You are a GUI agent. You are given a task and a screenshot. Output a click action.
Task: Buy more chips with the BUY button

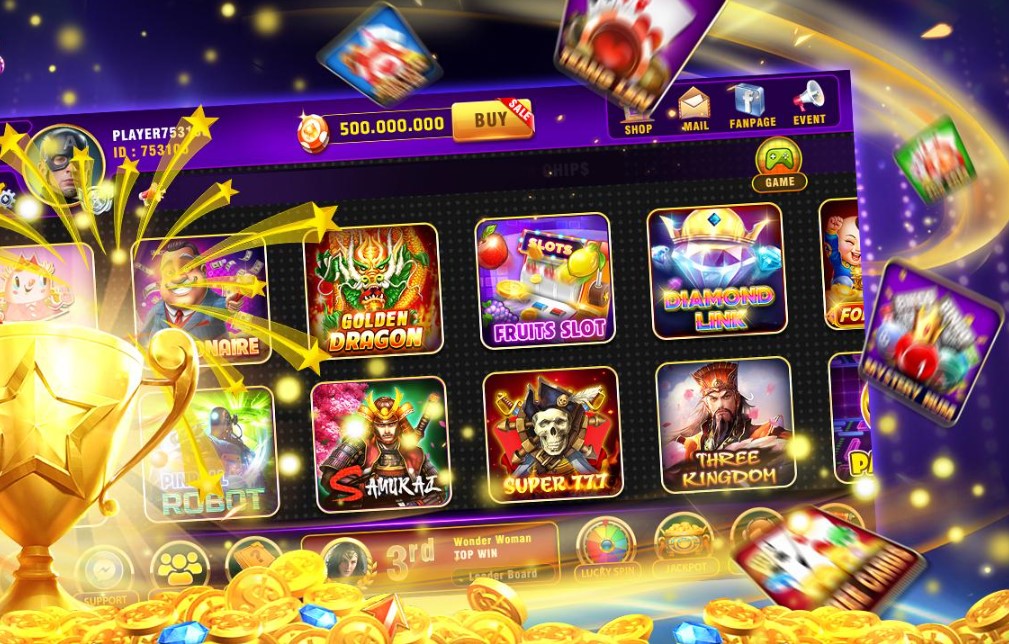tap(490, 121)
